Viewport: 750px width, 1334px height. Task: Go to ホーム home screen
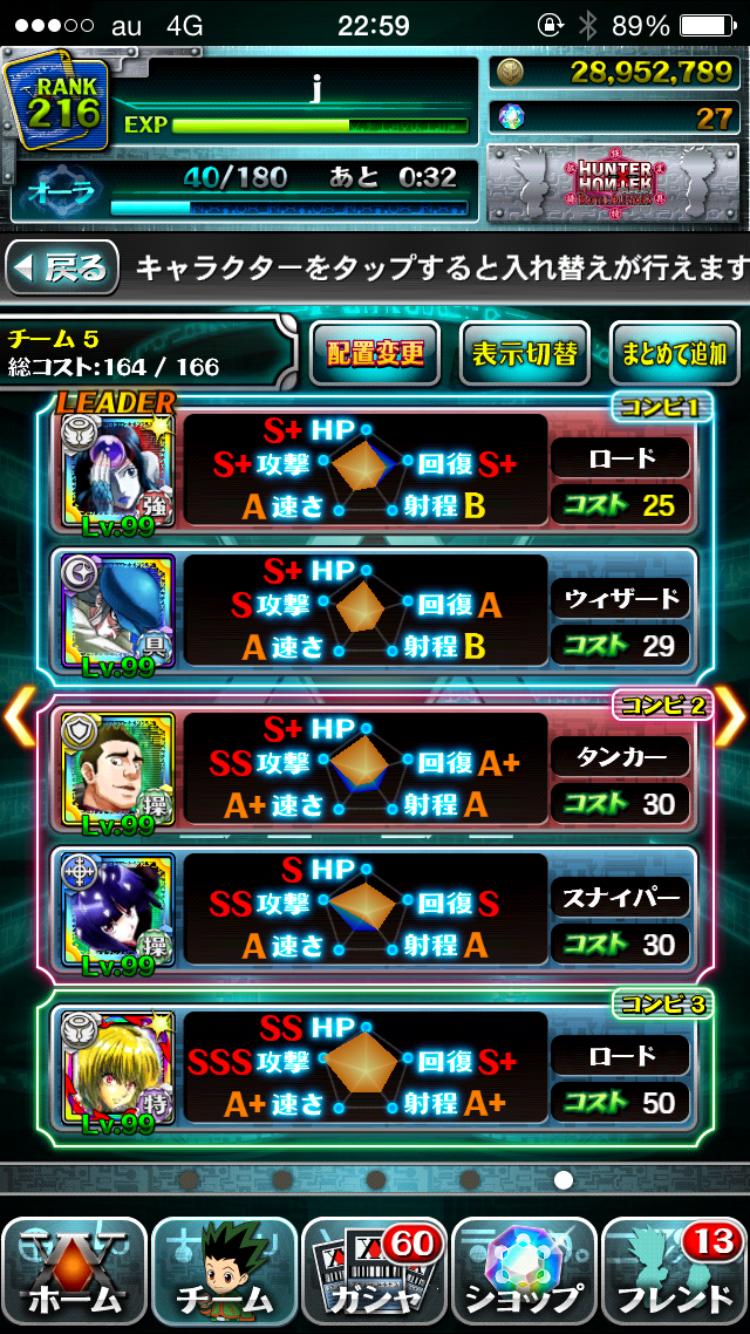(75, 1271)
